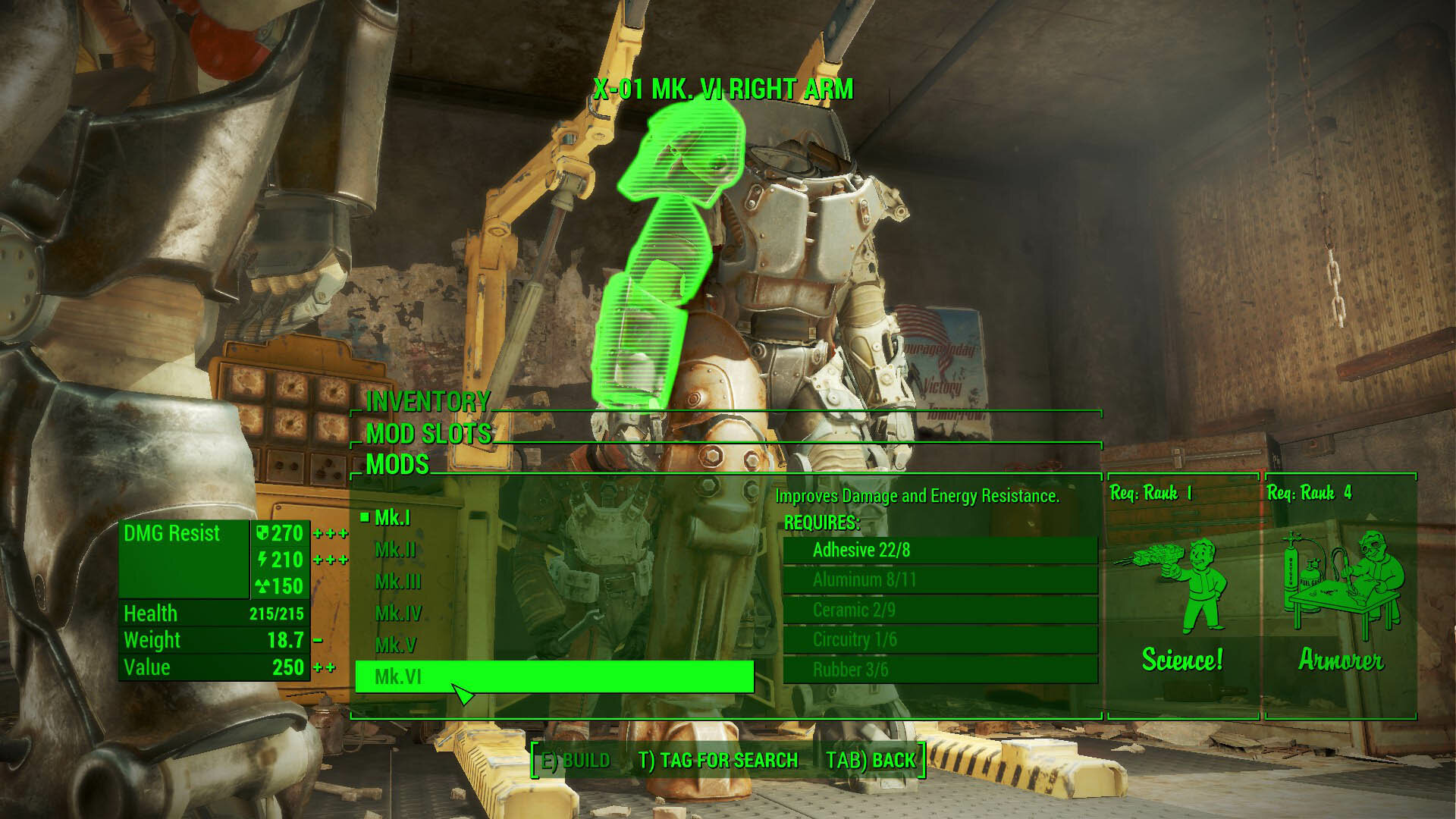Choose the Mk.II armor mod
This screenshot has width=1456, height=819.
click(395, 550)
